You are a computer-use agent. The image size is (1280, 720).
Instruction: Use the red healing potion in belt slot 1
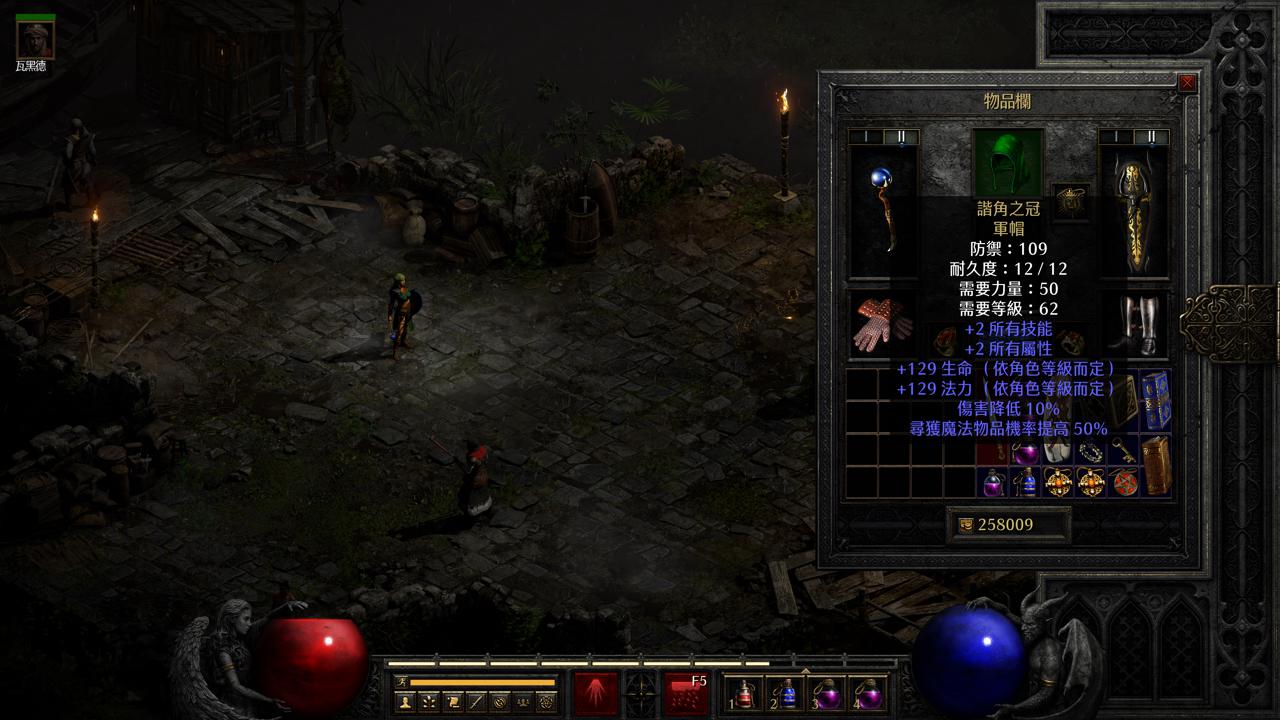(x=745, y=693)
